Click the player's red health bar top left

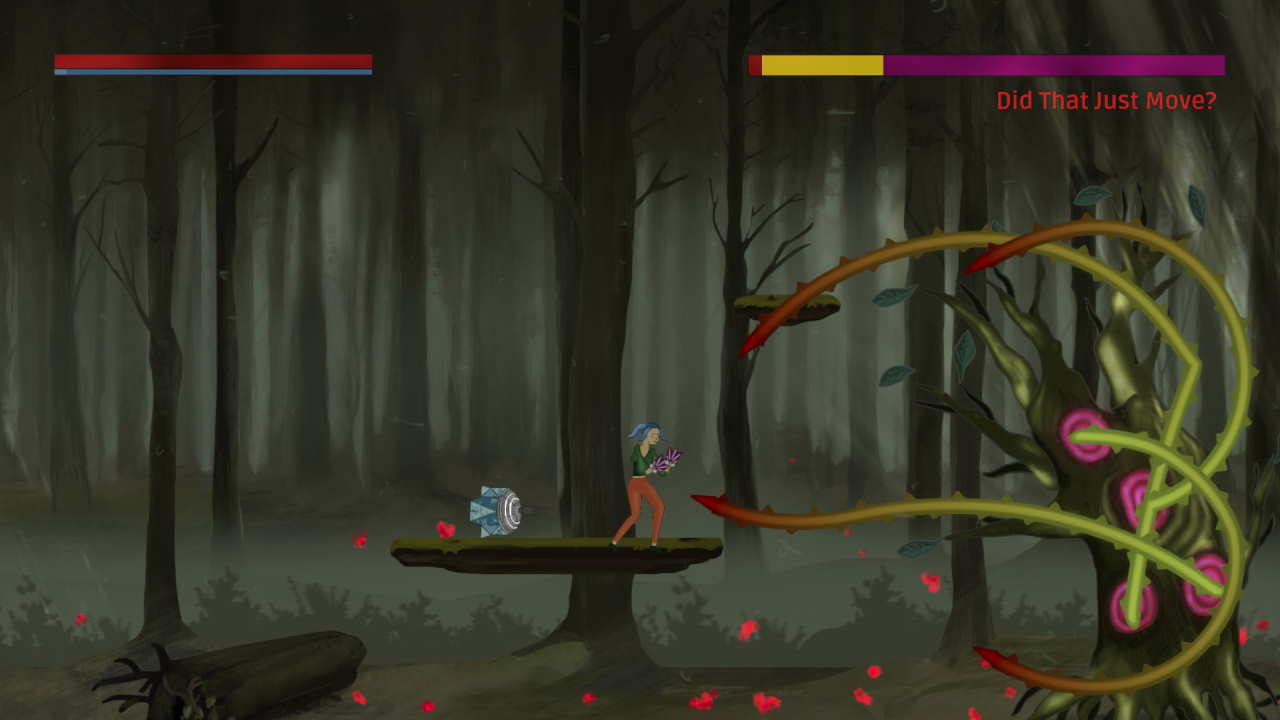pos(210,61)
